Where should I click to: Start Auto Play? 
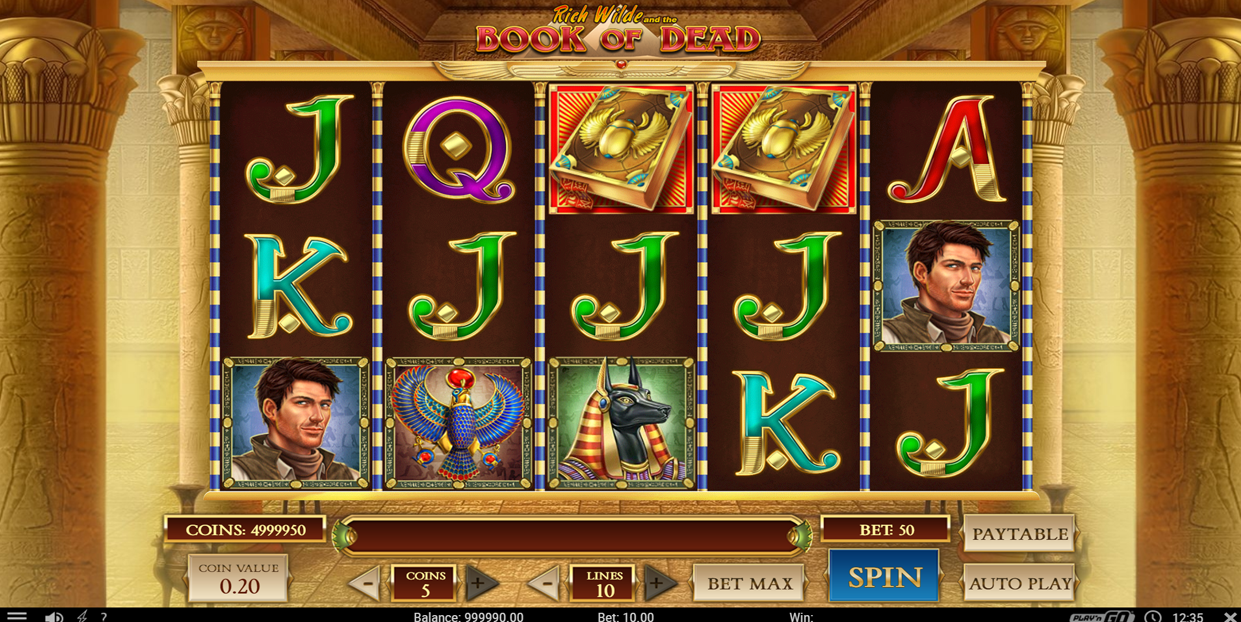click(1019, 583)
